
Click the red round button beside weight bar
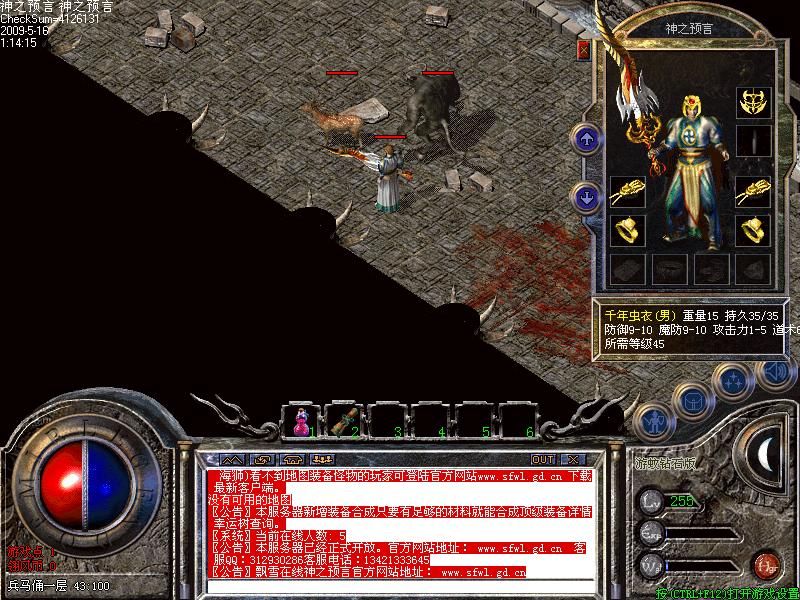[766, 565]
